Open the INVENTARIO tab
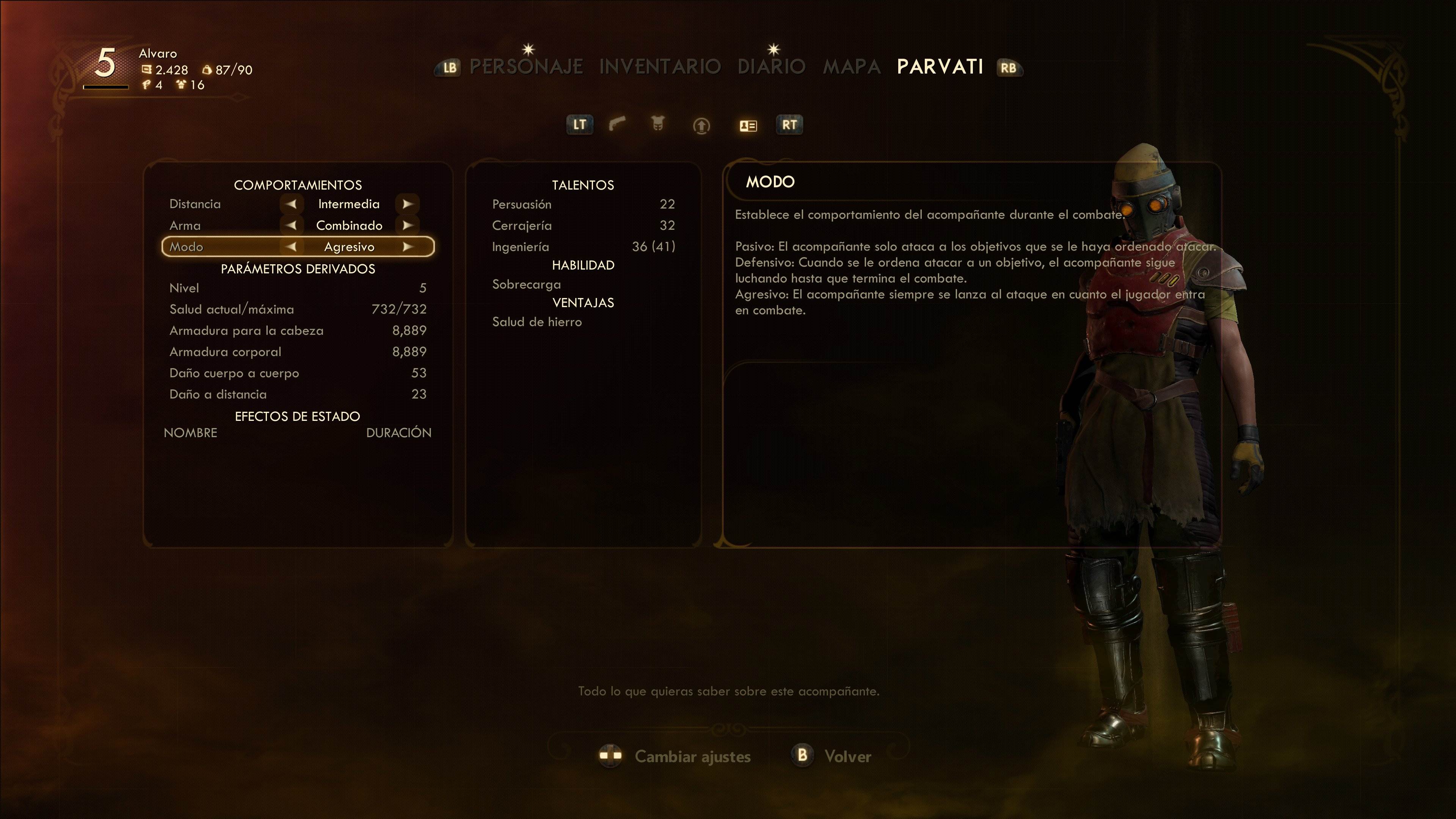Screen dimensions: 1456x819 click(x=660, y=67)
